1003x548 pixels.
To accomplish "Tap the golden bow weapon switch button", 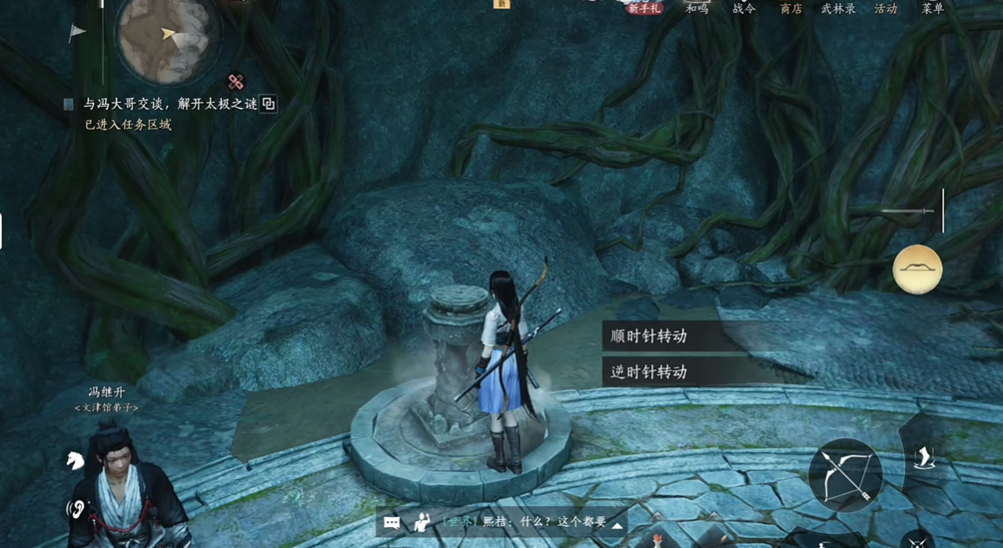I will click(917, 269).
